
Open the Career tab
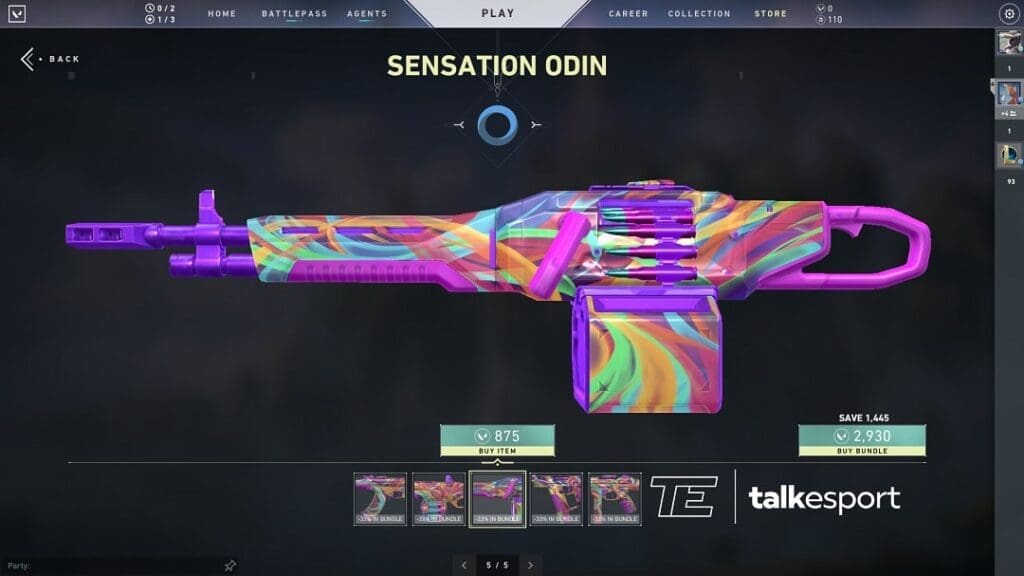tap(628, 14)
